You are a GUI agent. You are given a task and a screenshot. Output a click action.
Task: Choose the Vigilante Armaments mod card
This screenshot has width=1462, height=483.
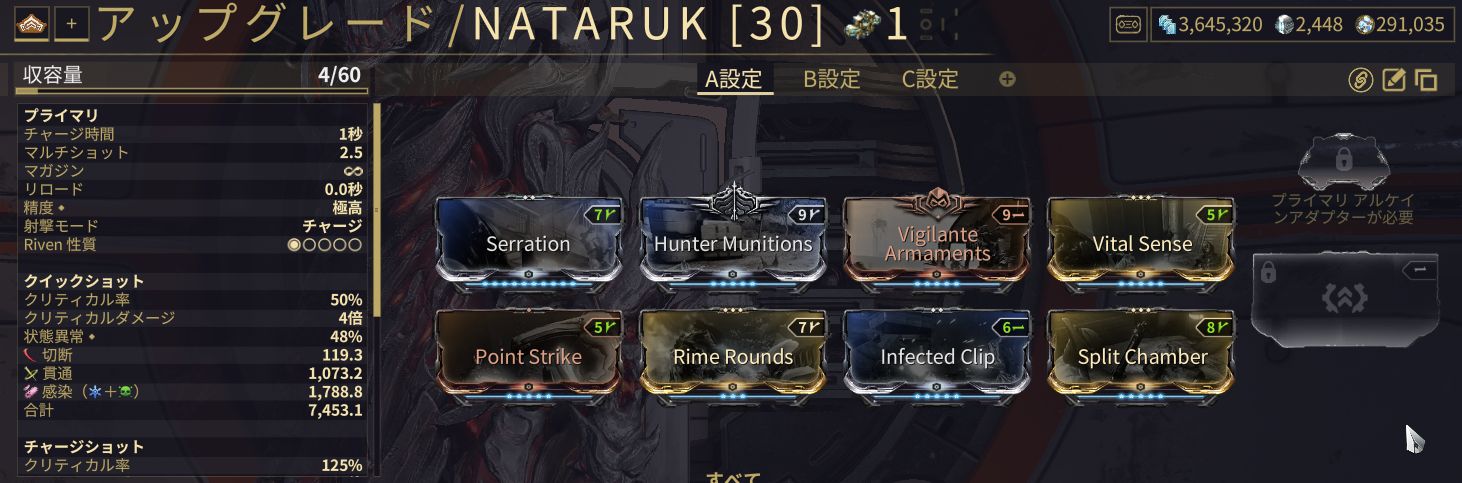tap(936, 243)
